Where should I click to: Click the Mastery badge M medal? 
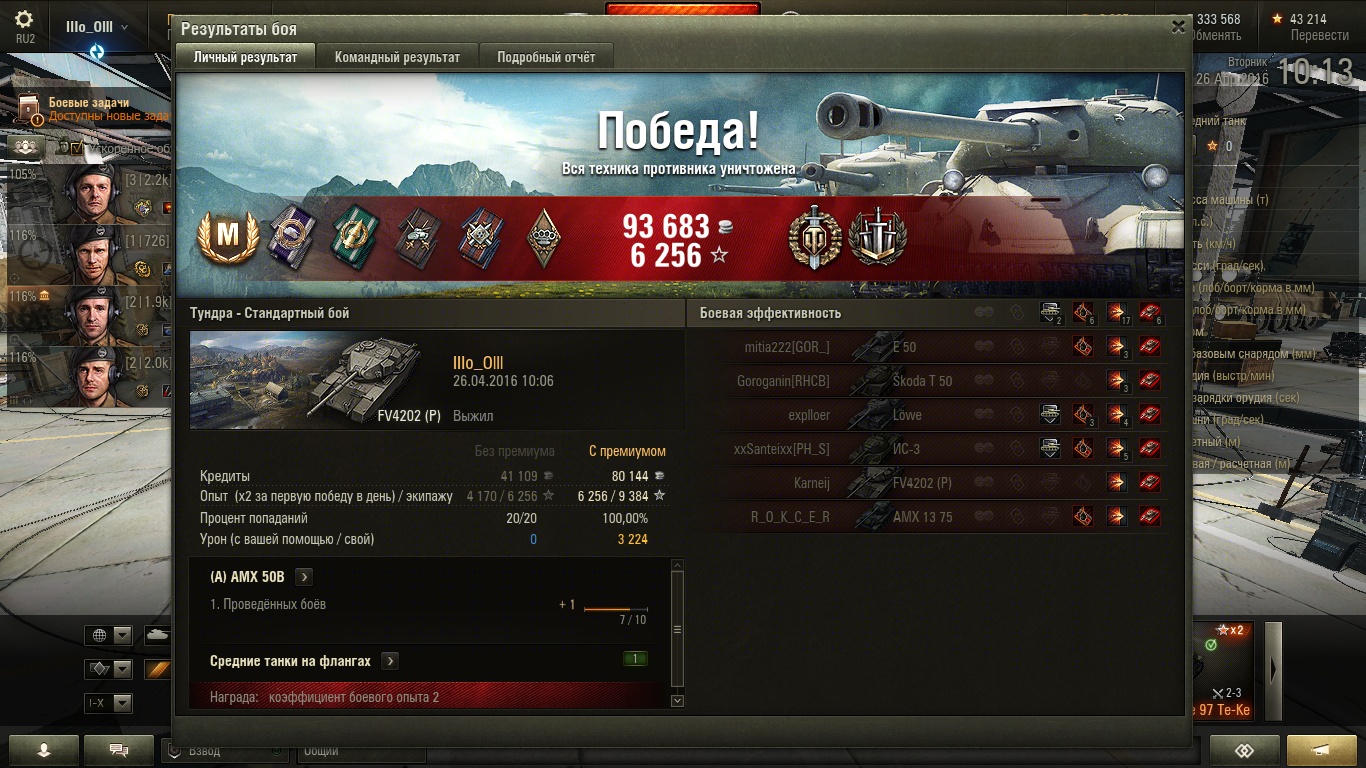point(229,238)
